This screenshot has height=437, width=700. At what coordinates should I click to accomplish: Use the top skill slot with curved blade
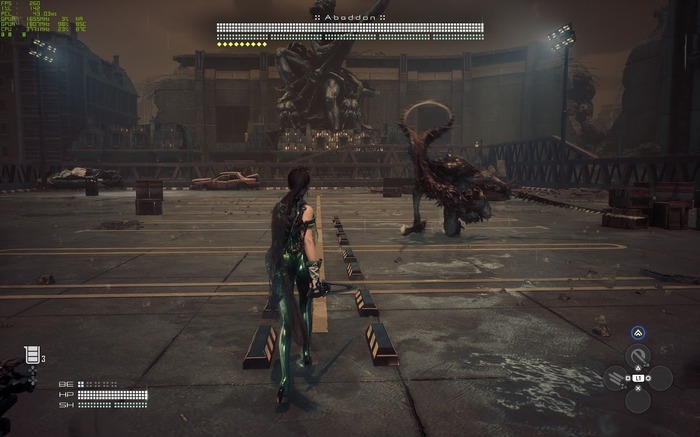(x=637, y=356)
